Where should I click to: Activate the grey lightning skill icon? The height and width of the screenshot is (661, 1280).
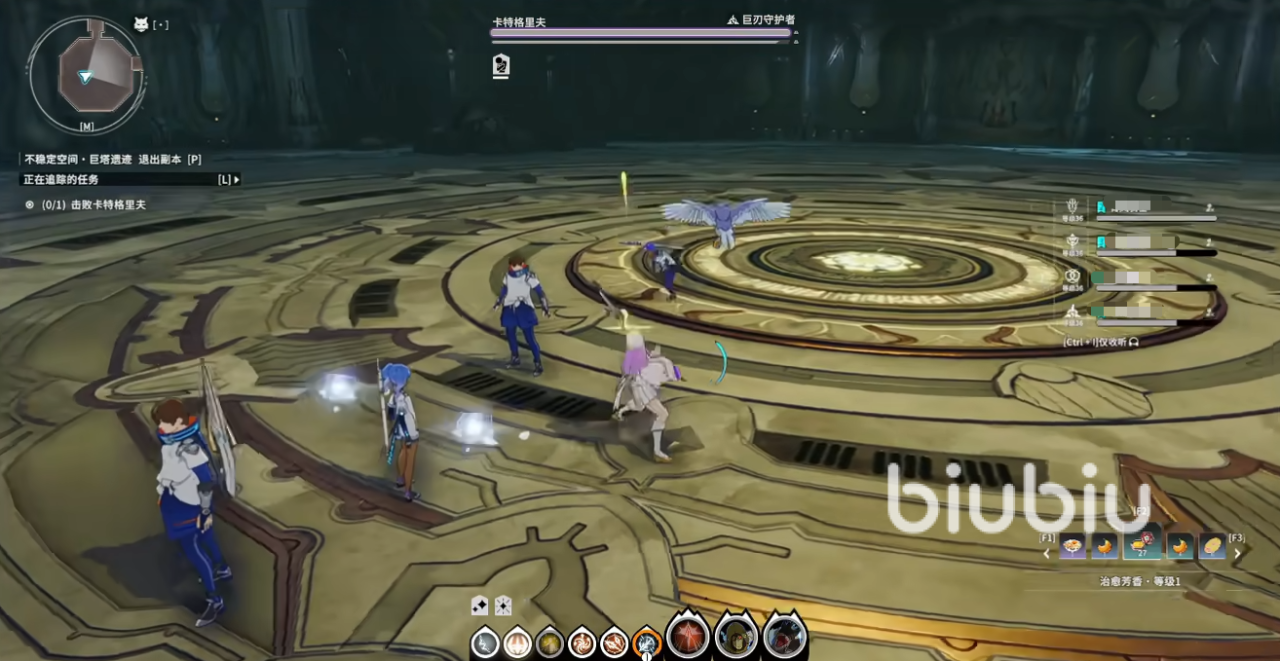(485, 642)
